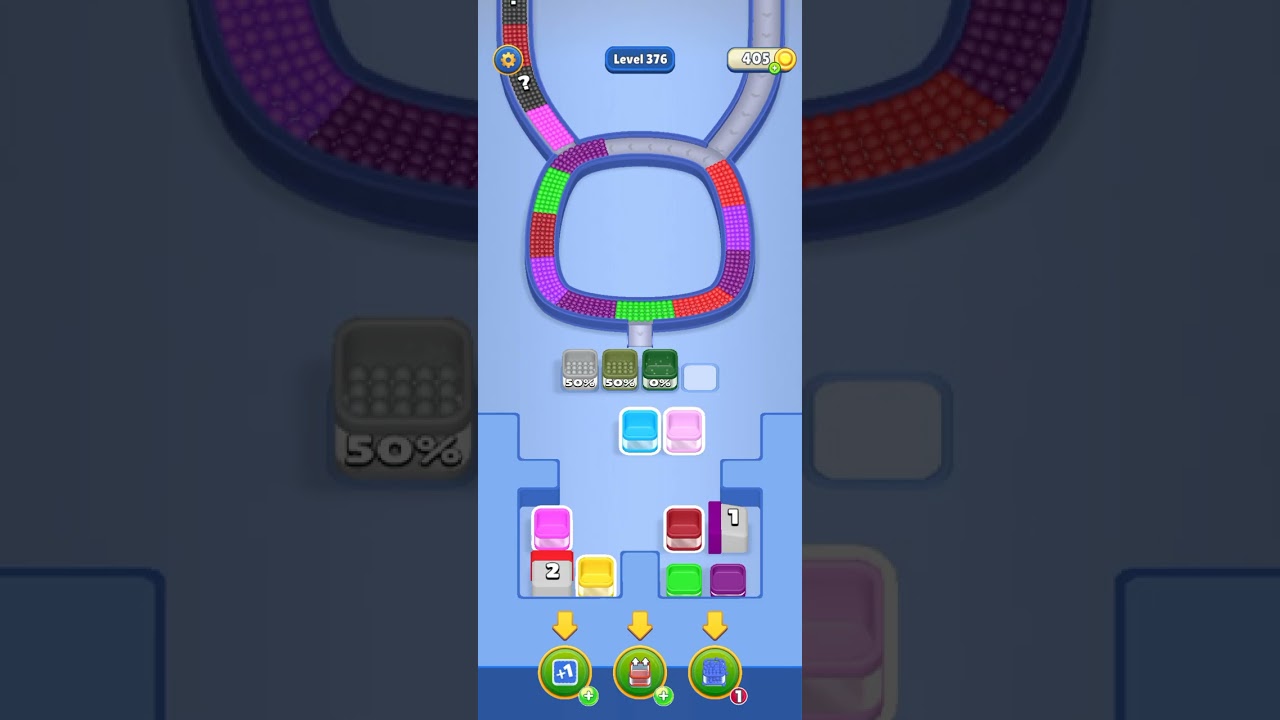Viewport: 1280px width, 720px height.
Task: Tap the olive tray showing 50%
Action: coord(620,372)
